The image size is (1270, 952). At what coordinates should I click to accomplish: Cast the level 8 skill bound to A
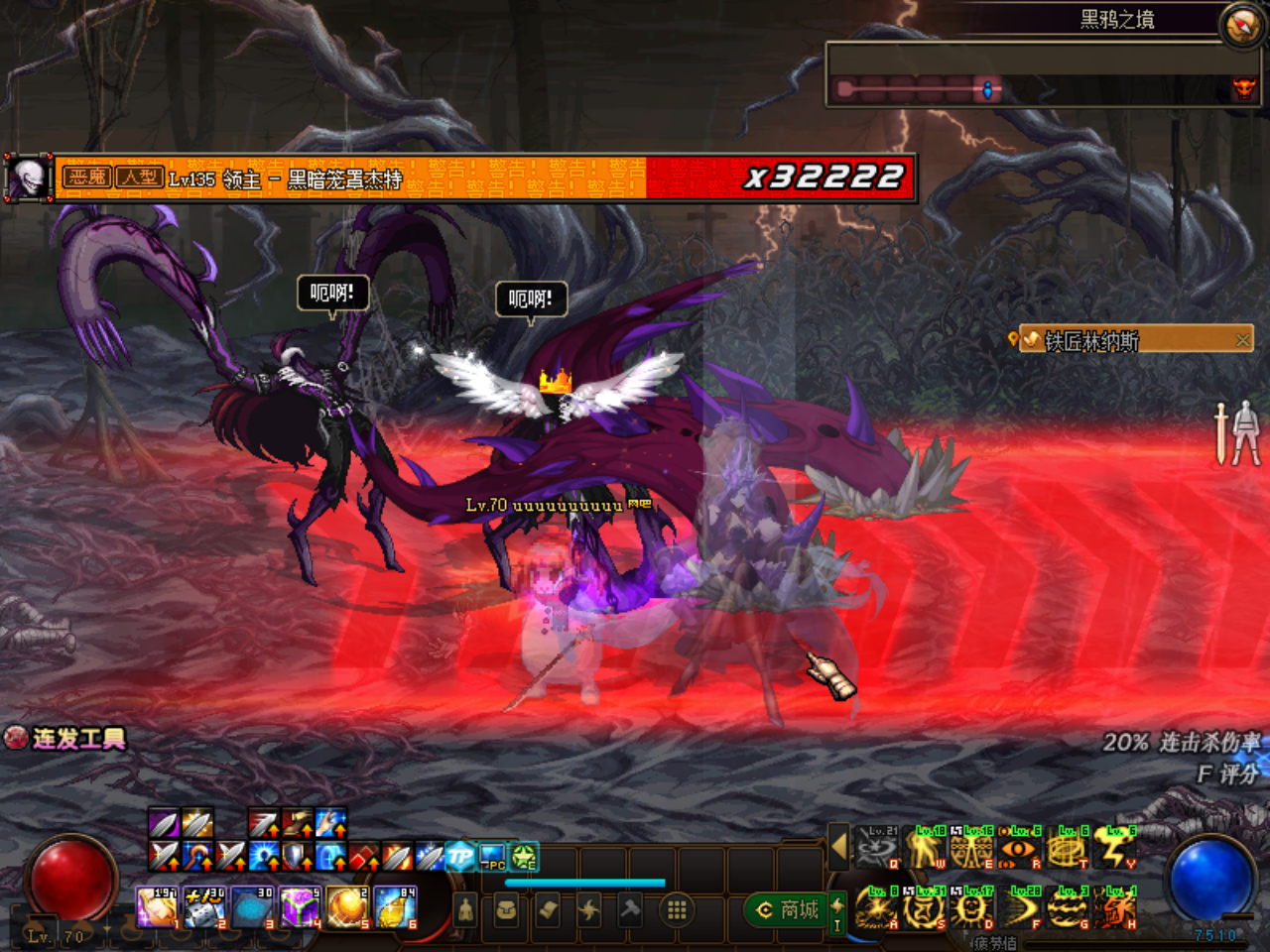[x=878, y=907]
